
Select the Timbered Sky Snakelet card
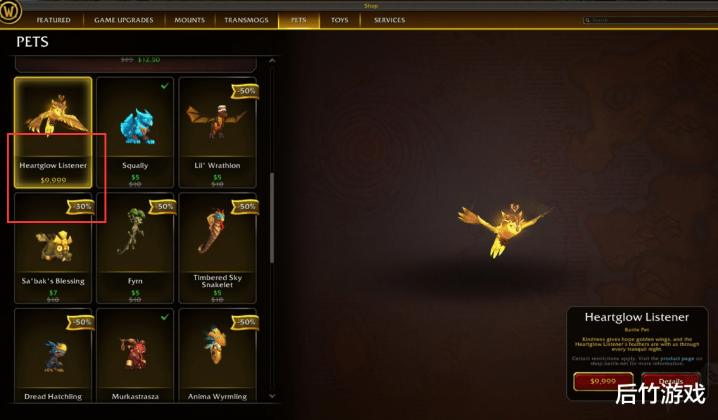pos(217,248)
